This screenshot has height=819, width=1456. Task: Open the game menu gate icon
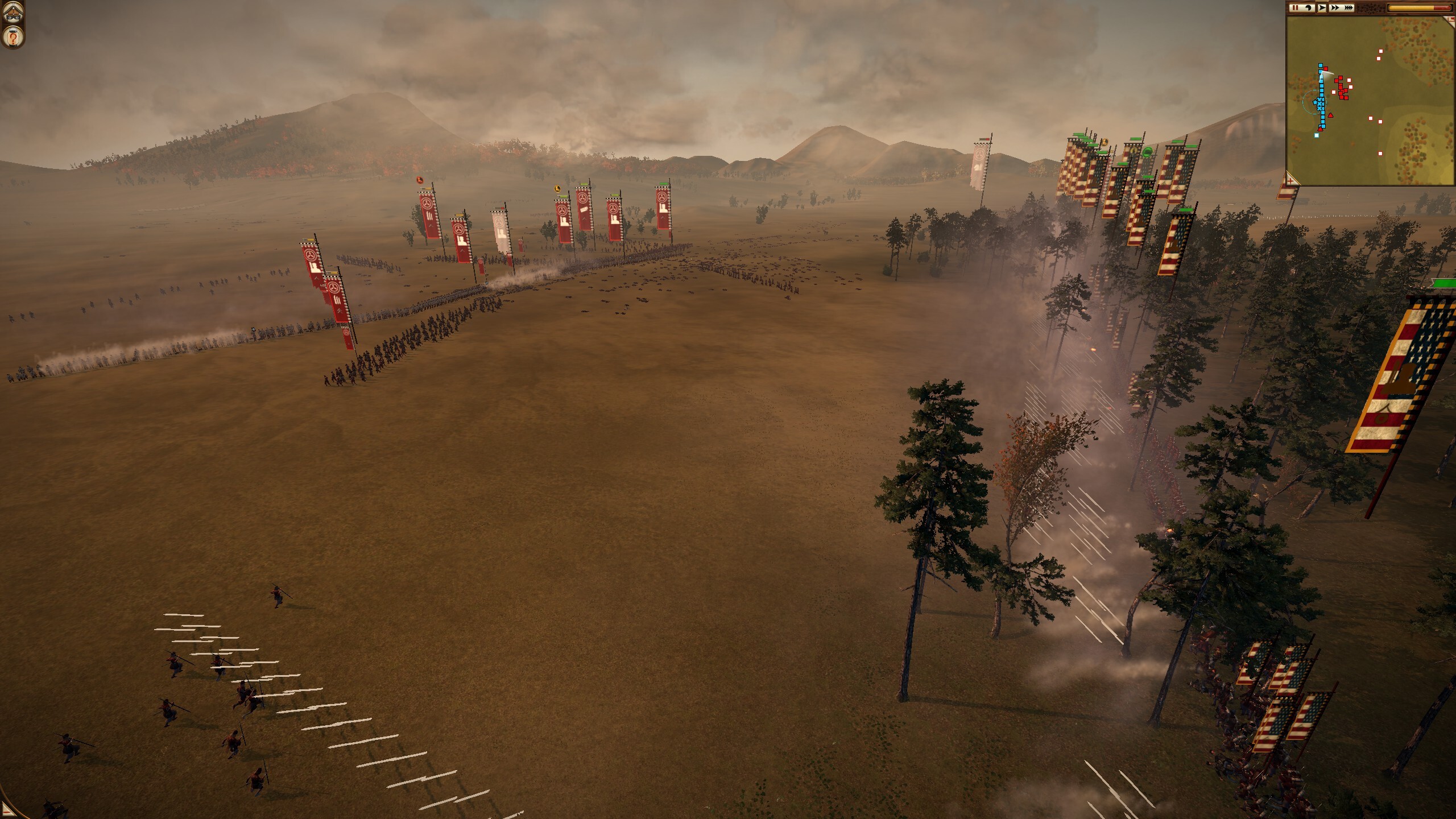(12, 13)
